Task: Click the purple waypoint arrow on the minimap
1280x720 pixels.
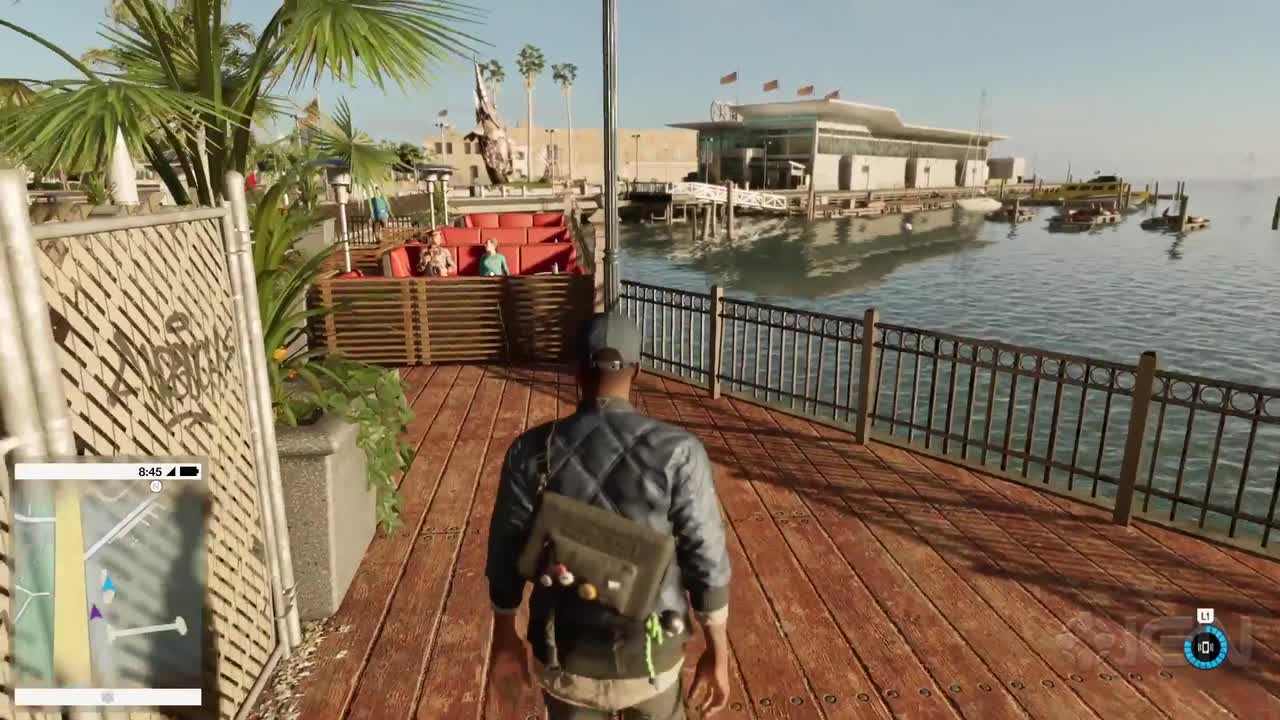Action: (x=96, y=612)
